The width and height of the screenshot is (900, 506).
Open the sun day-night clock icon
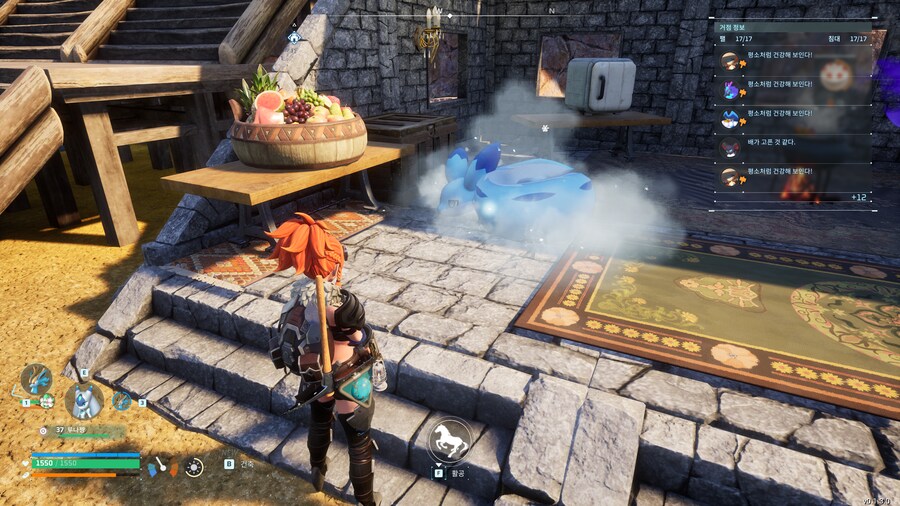coord(194,466)
